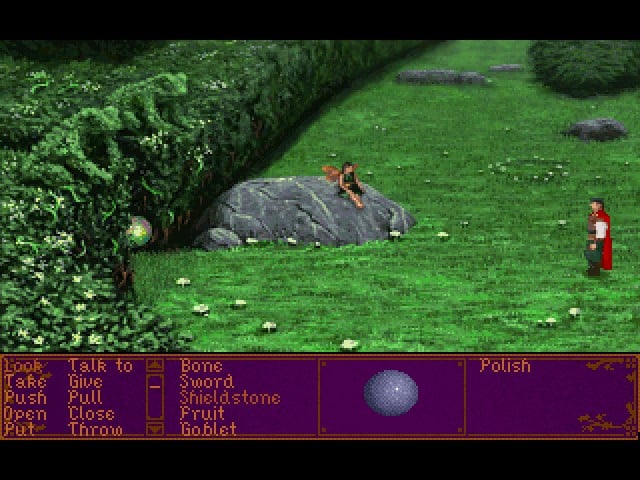The width and height of the screenshot is (640, 480).
Task: Select the Push action
Action: point(25,398)
